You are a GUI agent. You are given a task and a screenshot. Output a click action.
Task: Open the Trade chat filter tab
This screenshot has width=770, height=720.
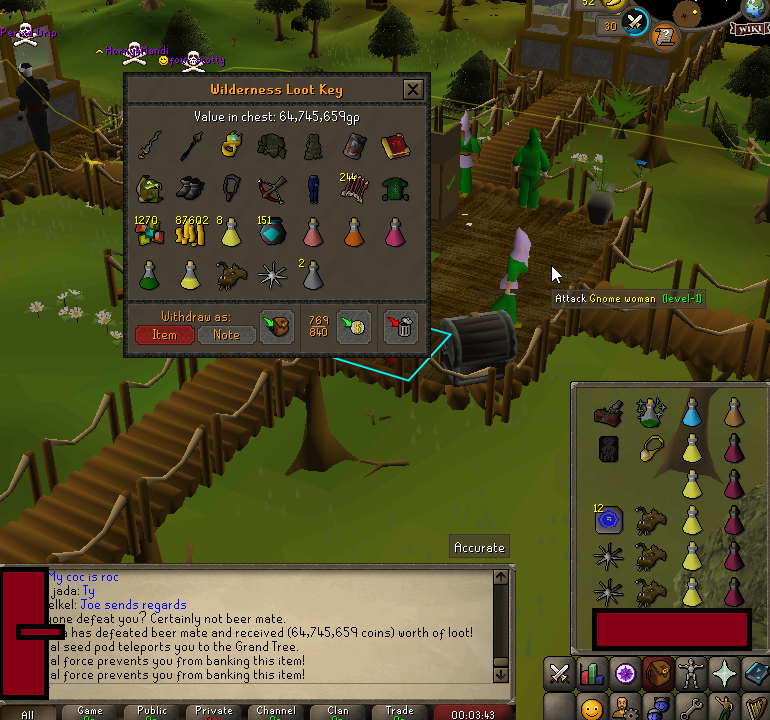(399, 711)
